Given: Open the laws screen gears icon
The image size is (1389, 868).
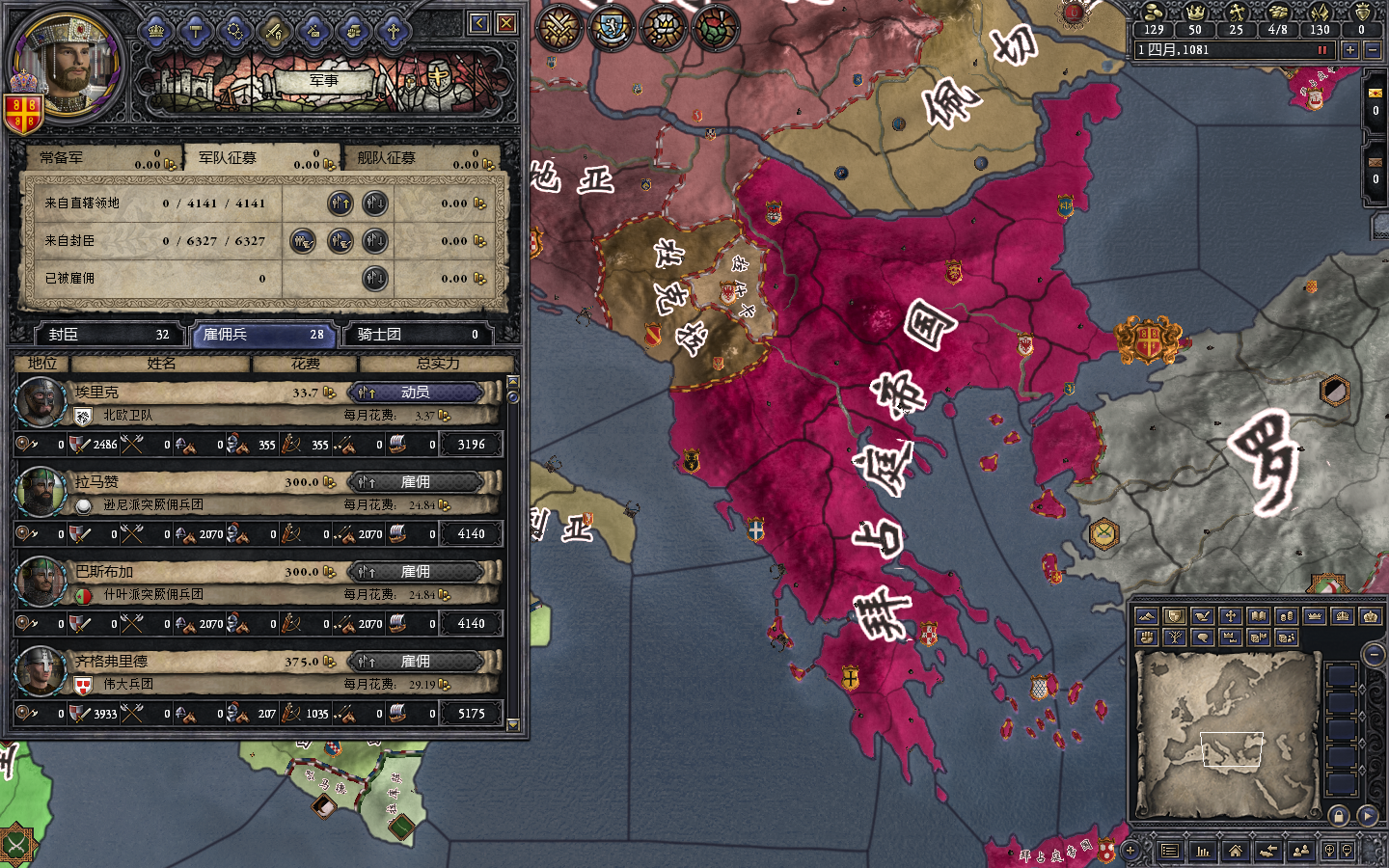Looking at the screenshot, I should tap(236, 30).
